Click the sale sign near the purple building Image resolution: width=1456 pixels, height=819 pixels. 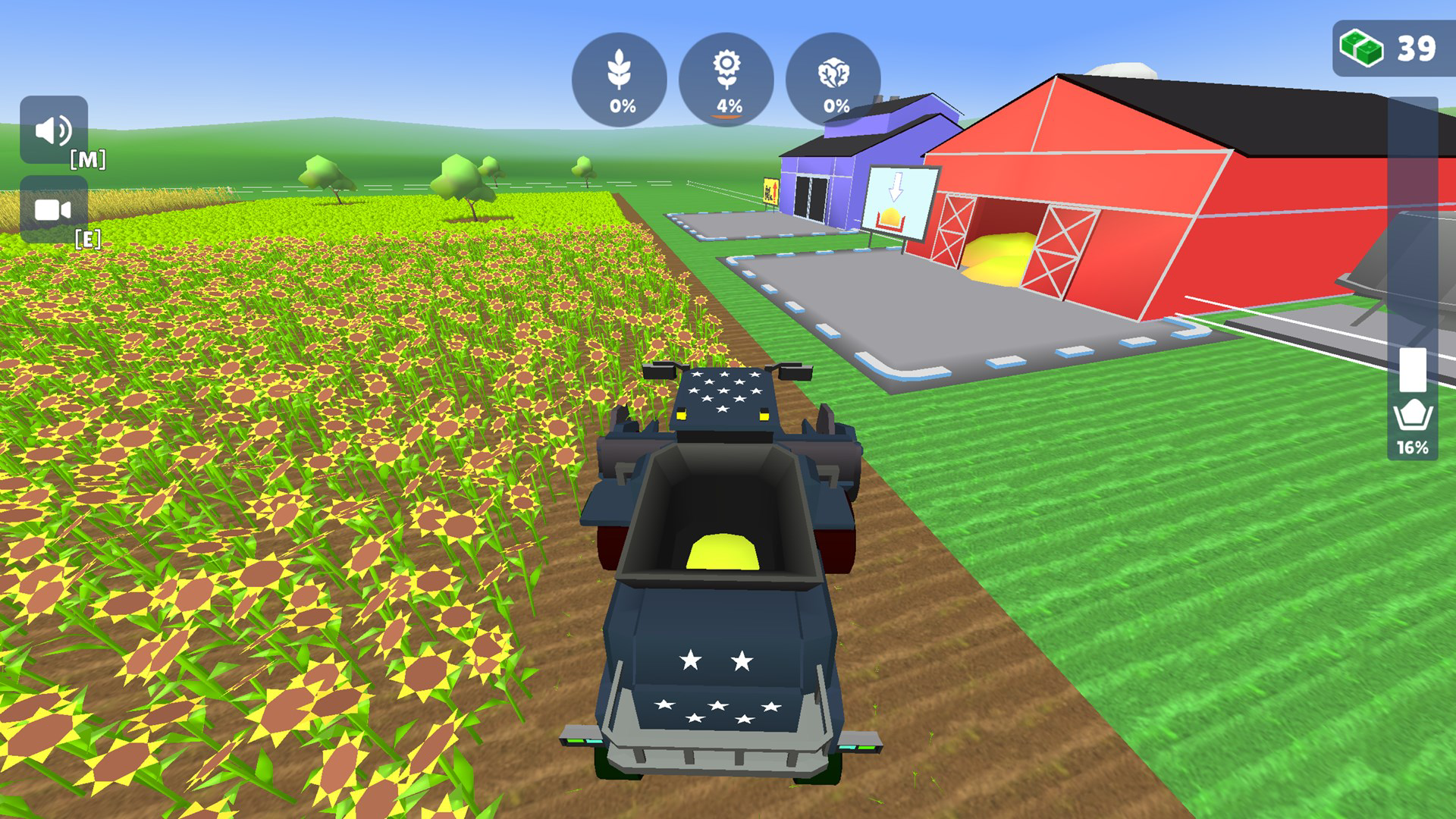click(771, 190)
